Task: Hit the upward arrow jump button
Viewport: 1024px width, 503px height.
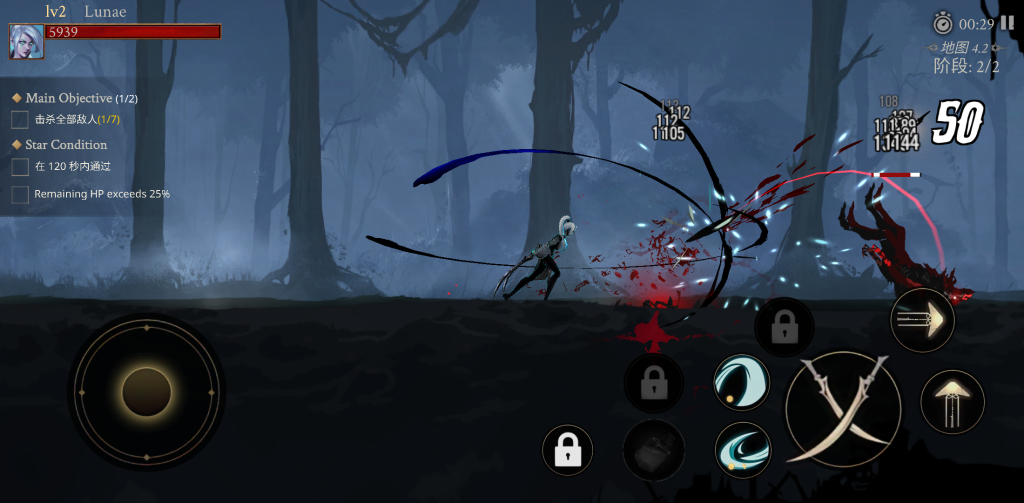Action: pyautogui.click(x=952, y=402)
